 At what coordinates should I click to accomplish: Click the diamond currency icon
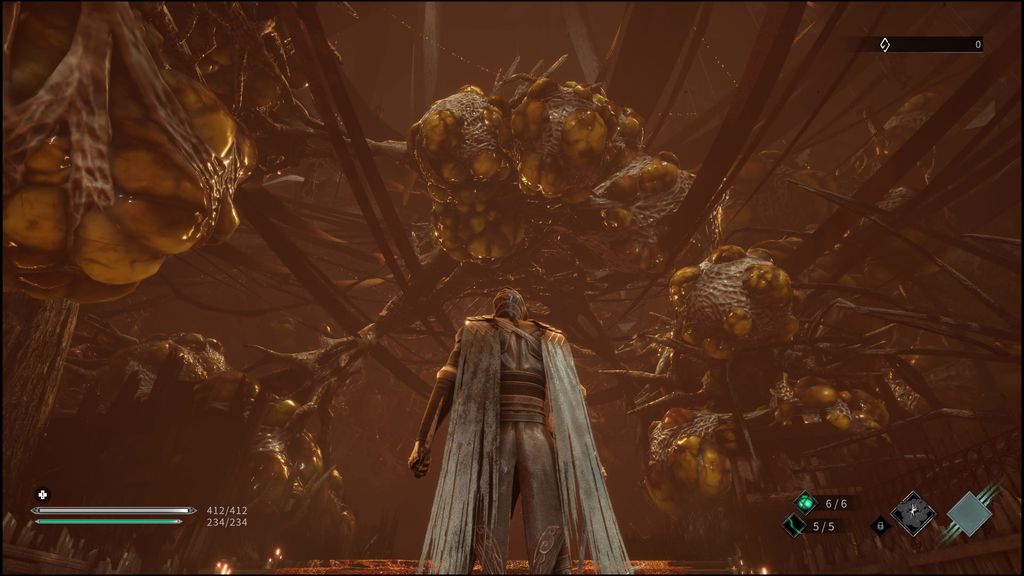884,44
